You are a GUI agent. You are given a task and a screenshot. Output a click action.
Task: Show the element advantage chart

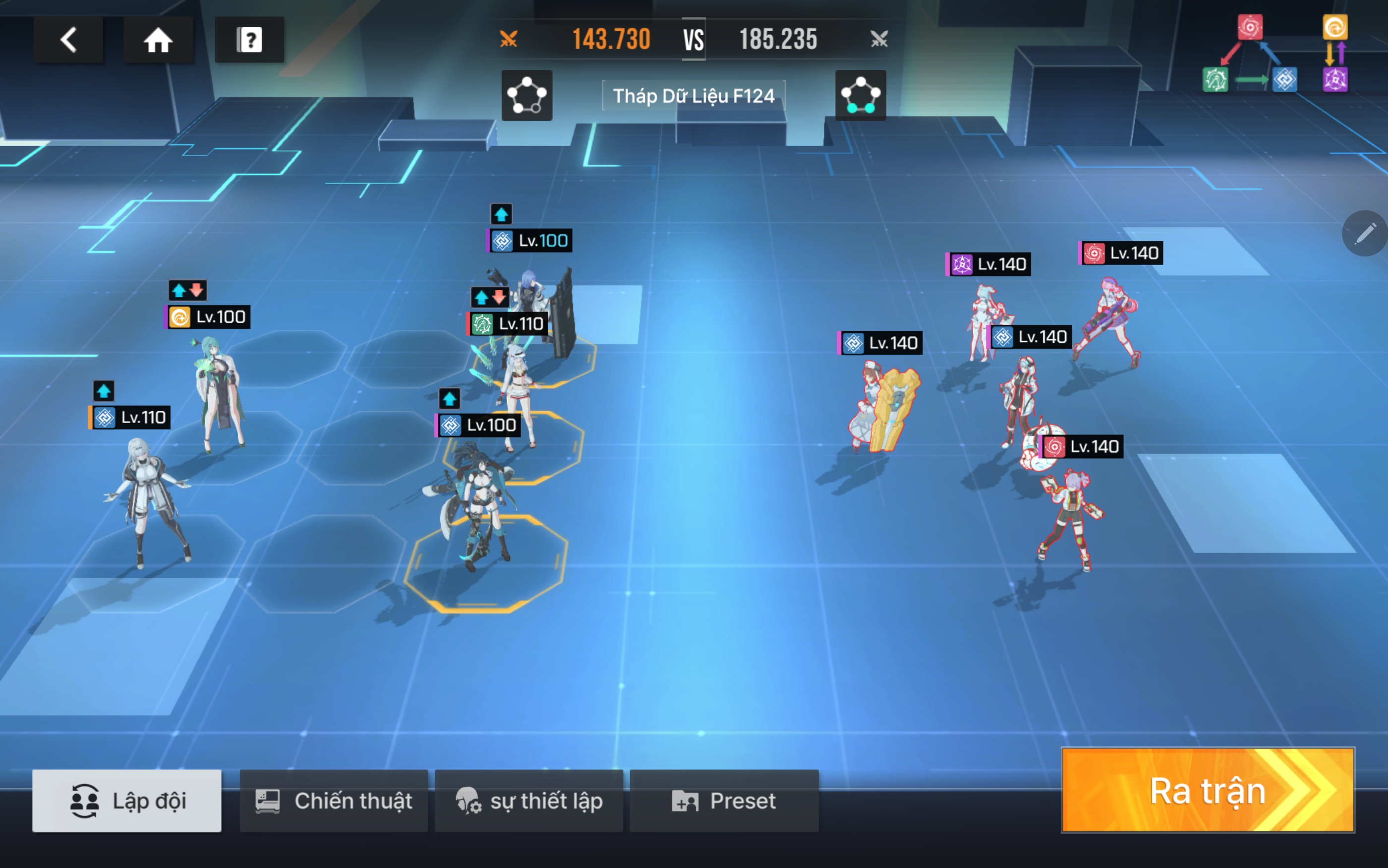1275,54
